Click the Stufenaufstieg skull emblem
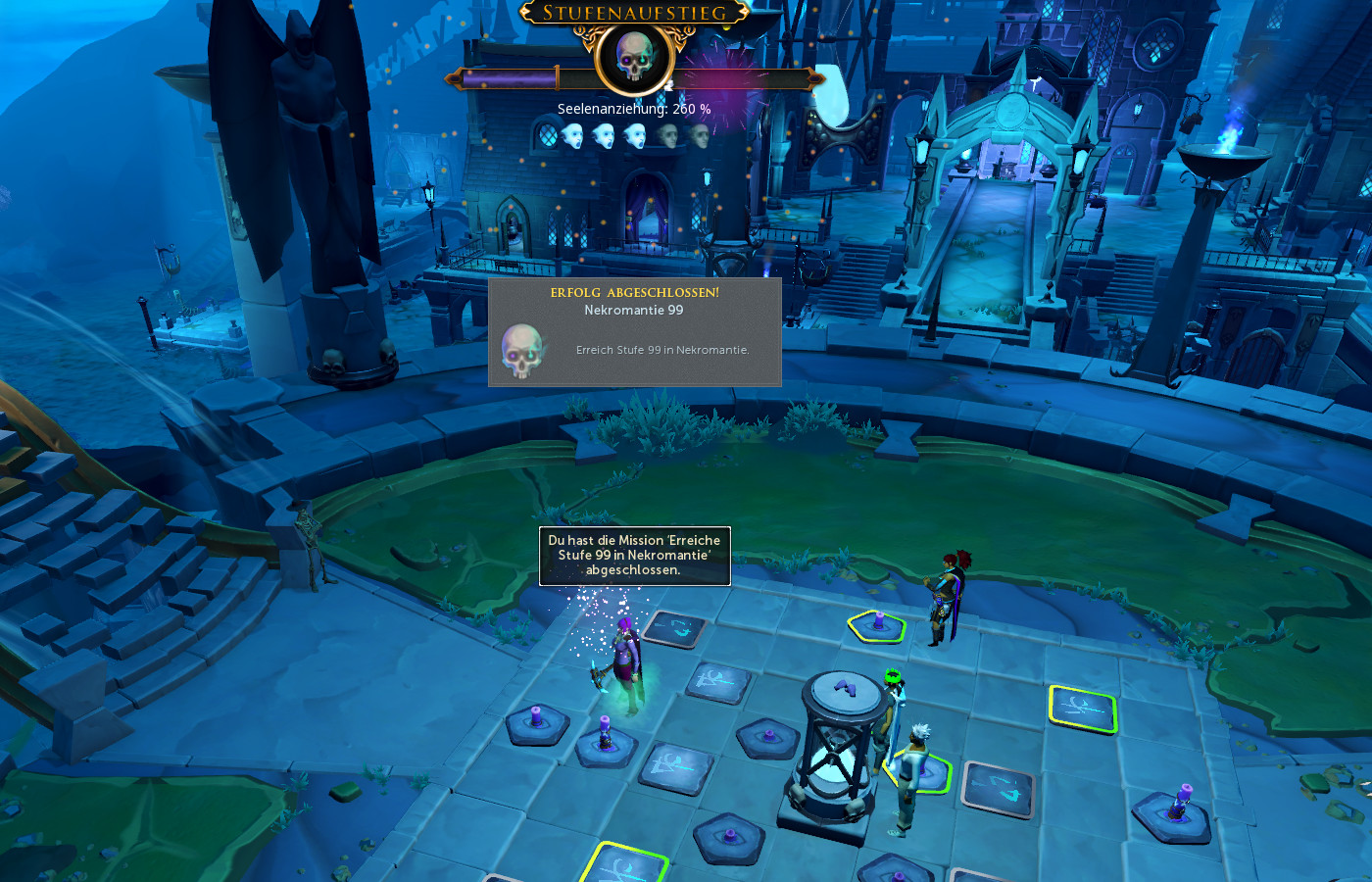1372x882 pixels. (634, 58)
